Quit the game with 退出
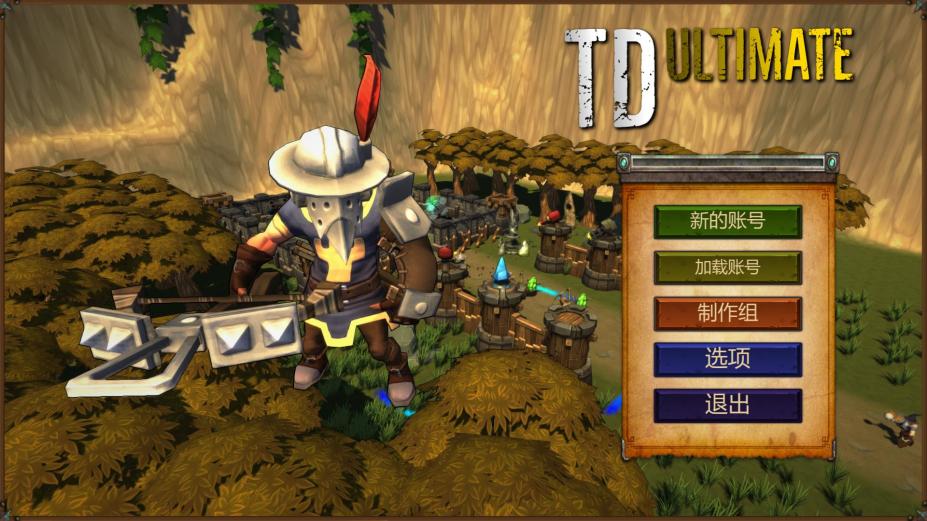This screenshot has width=927, height=521. pos(727,405)
